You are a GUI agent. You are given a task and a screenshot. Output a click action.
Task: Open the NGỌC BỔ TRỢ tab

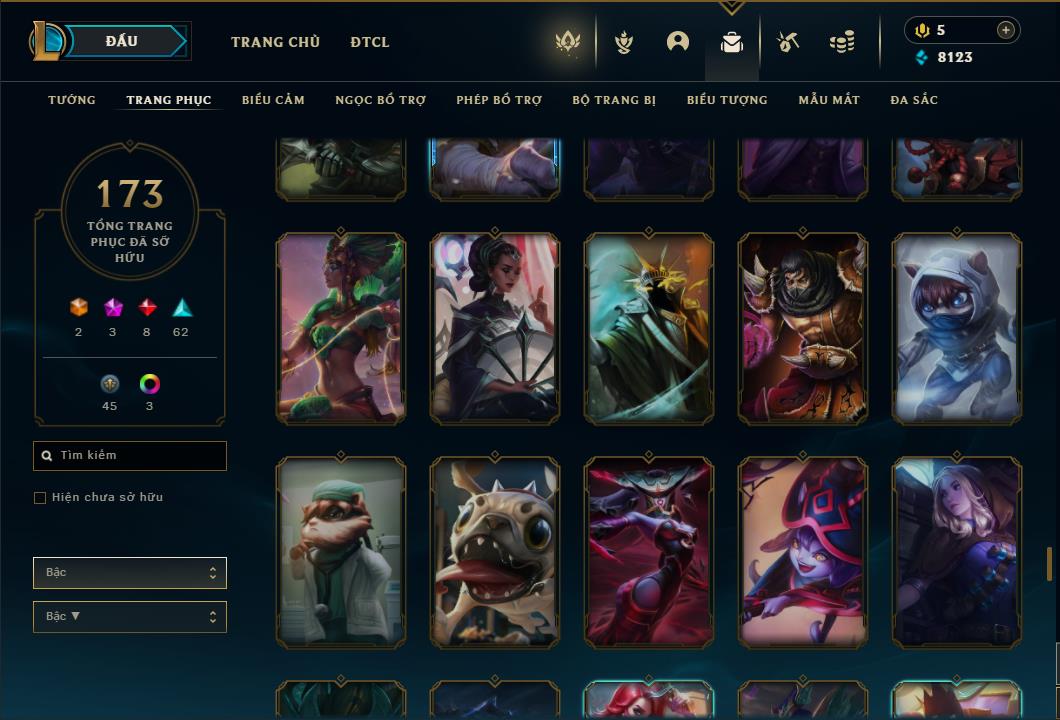tap(380, 100)
